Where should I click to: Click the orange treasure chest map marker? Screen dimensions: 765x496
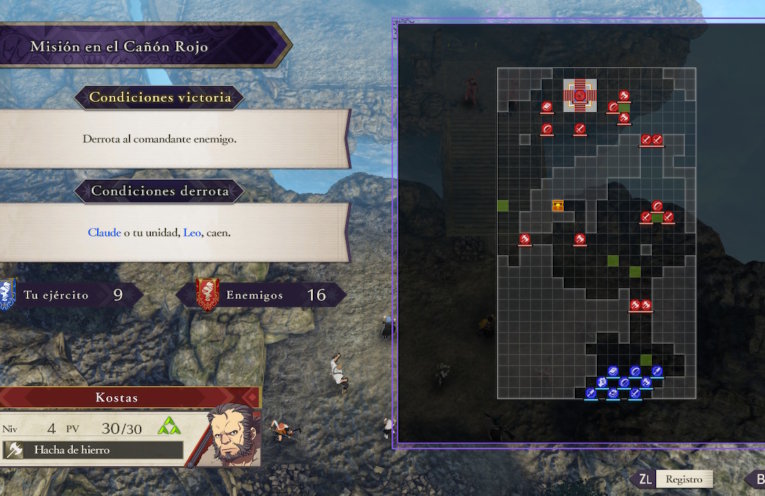pos(558,206)
